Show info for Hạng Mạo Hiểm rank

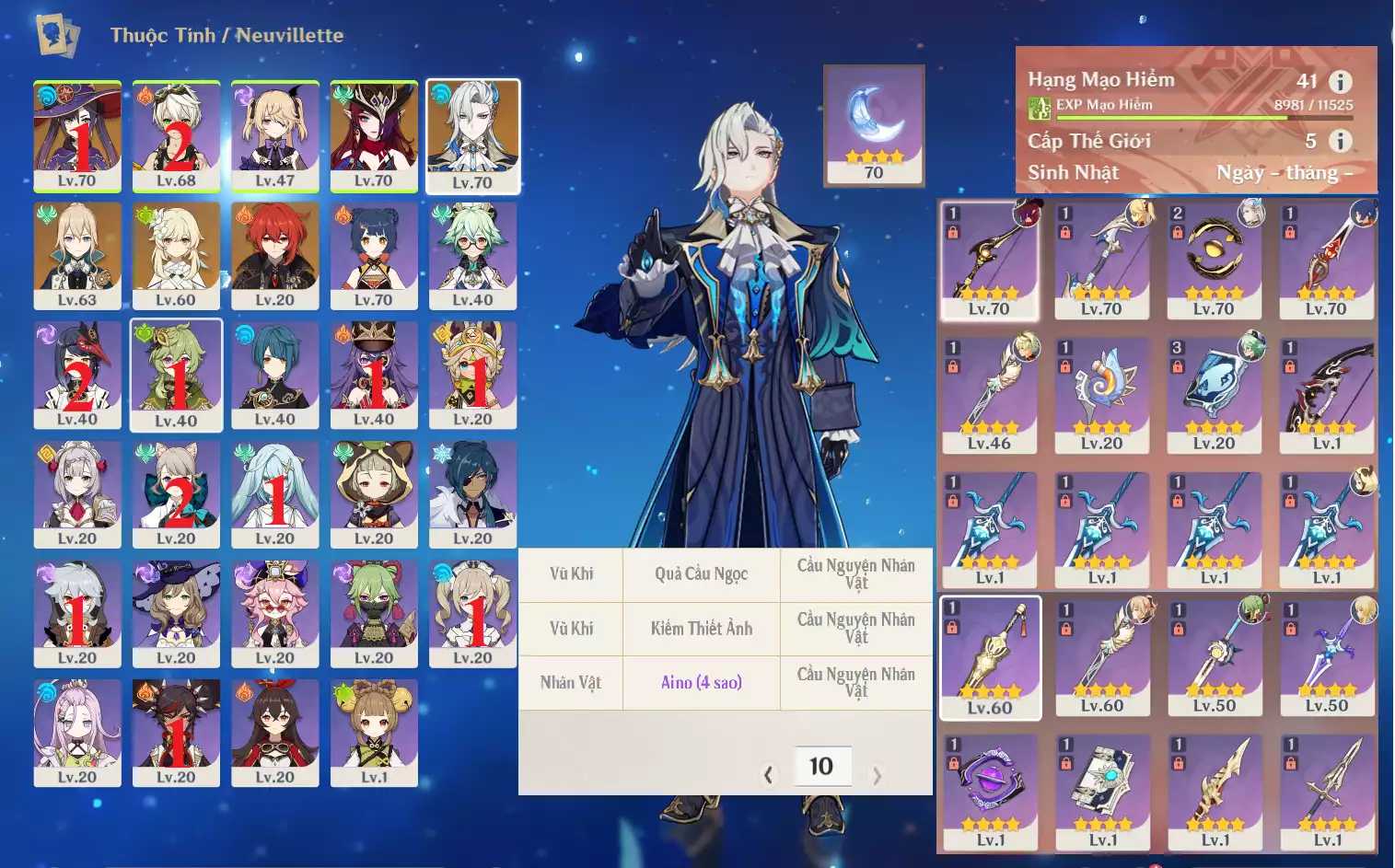(x=1340, y=81)
